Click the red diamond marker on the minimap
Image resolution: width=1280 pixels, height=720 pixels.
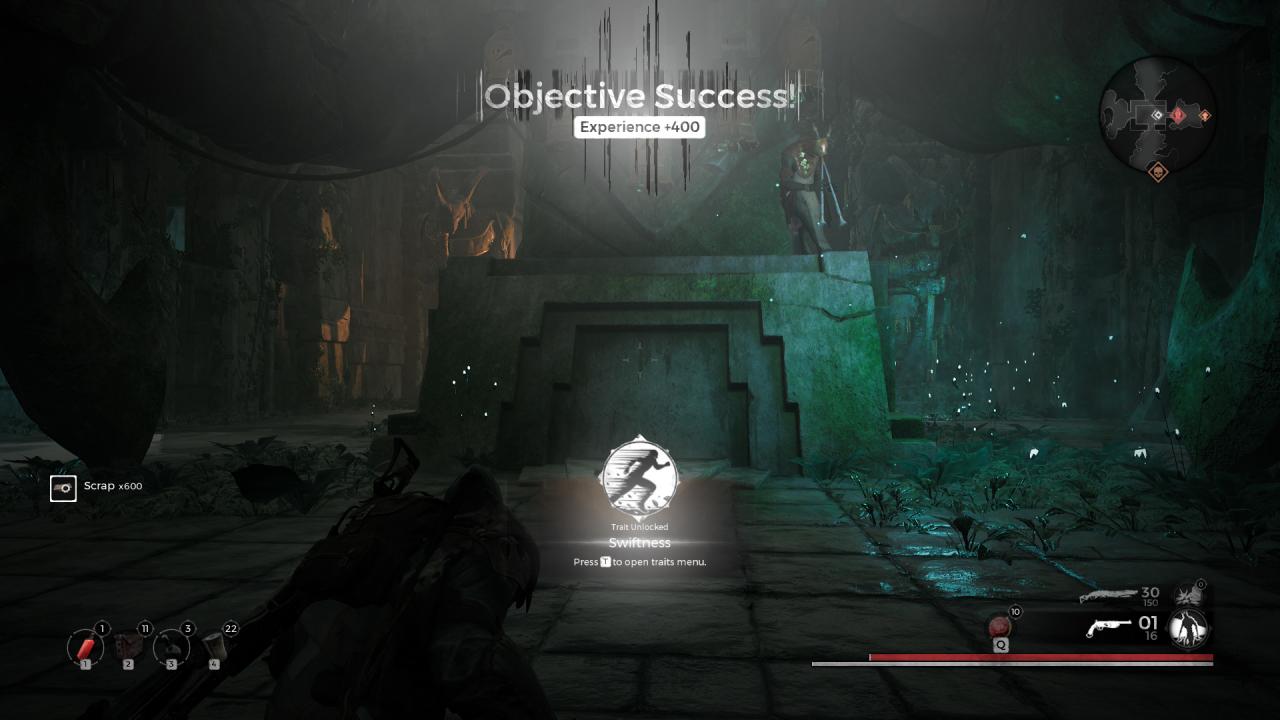(x=1179, y=115)
